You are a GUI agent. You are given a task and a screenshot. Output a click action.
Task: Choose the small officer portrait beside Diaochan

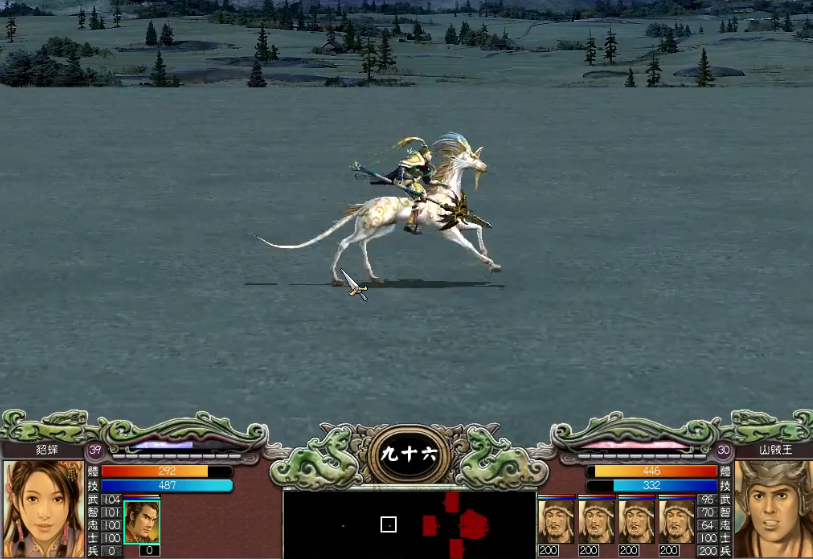click(x=141, y=521)
